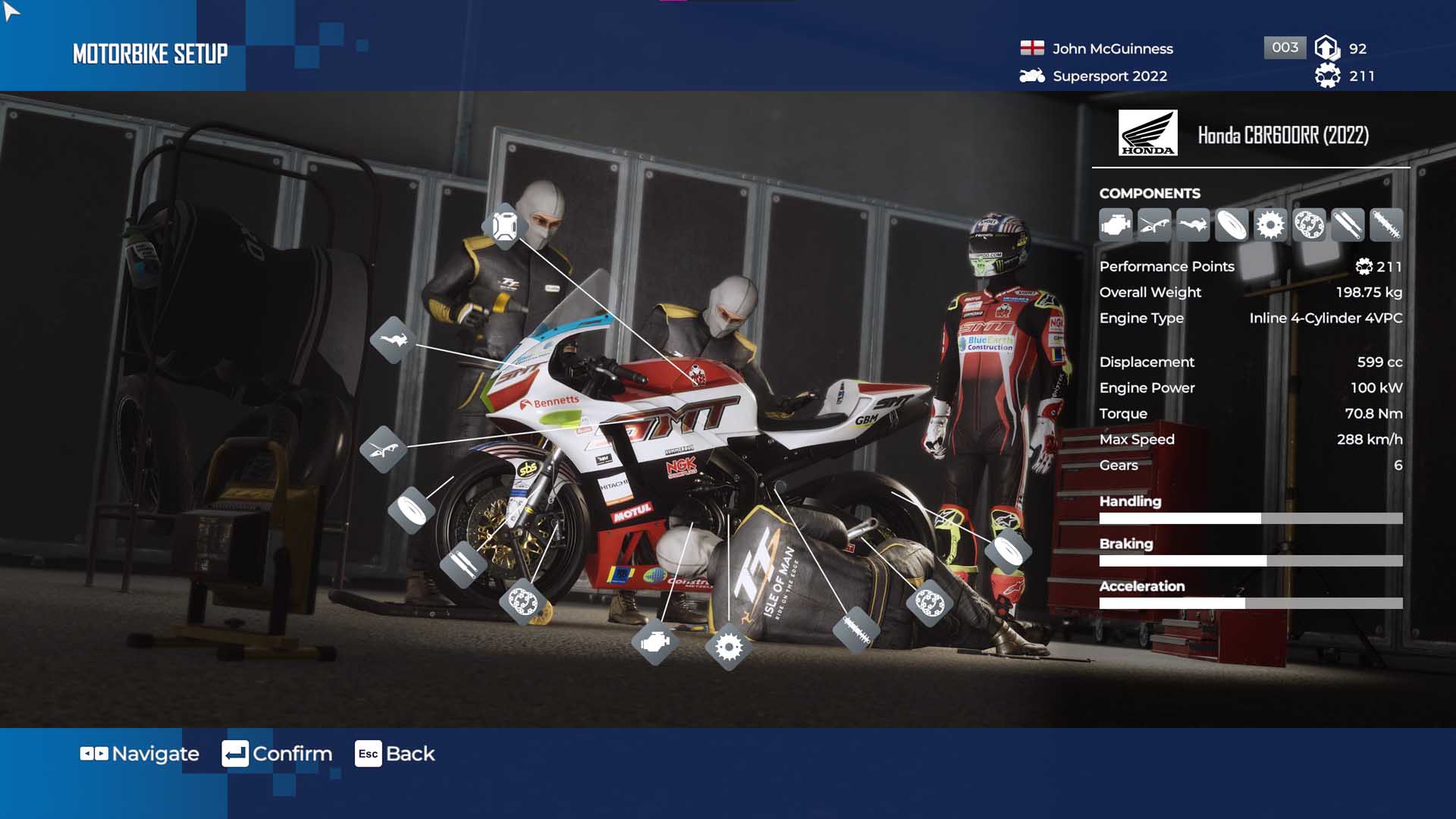Select the front brake discs marker
The width and height of the screenshot is (1456, 819).
(x=522, y=602)
